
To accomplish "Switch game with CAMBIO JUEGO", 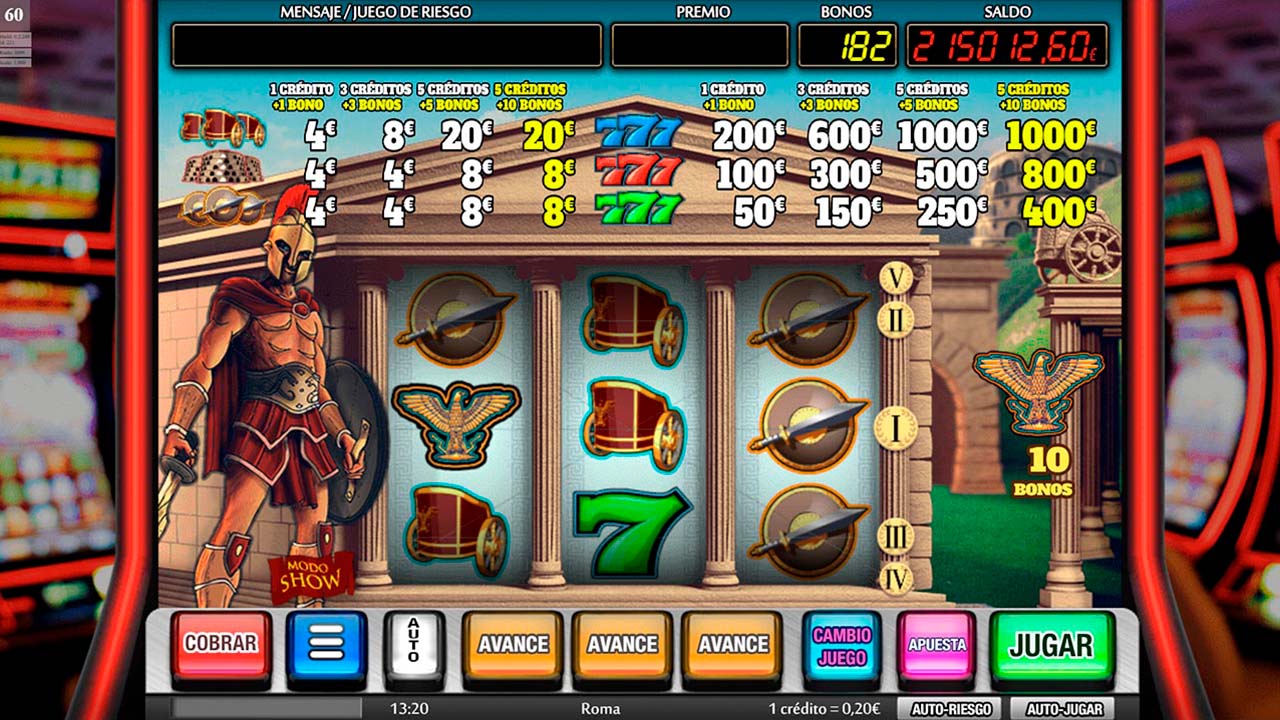I will pyautogui.click(x=841, y=645).
